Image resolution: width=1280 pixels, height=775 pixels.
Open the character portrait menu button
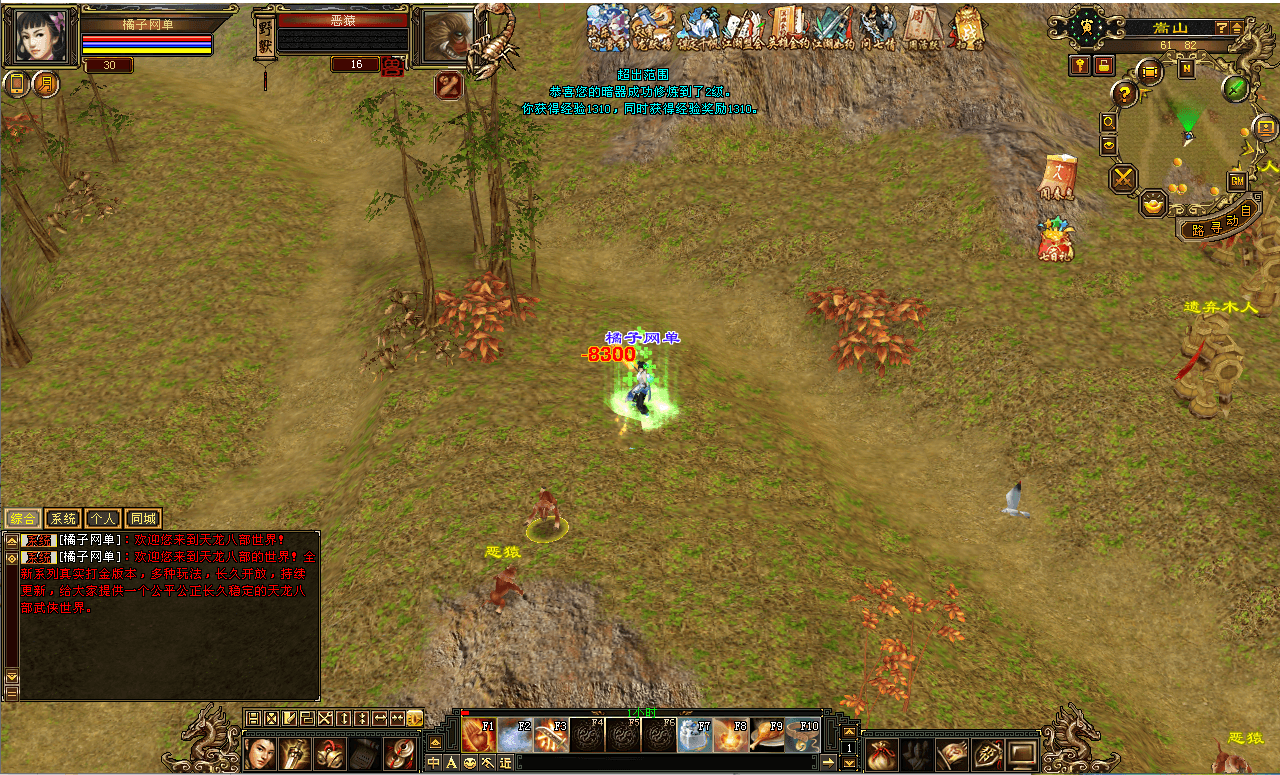click(x=260, y=752)
